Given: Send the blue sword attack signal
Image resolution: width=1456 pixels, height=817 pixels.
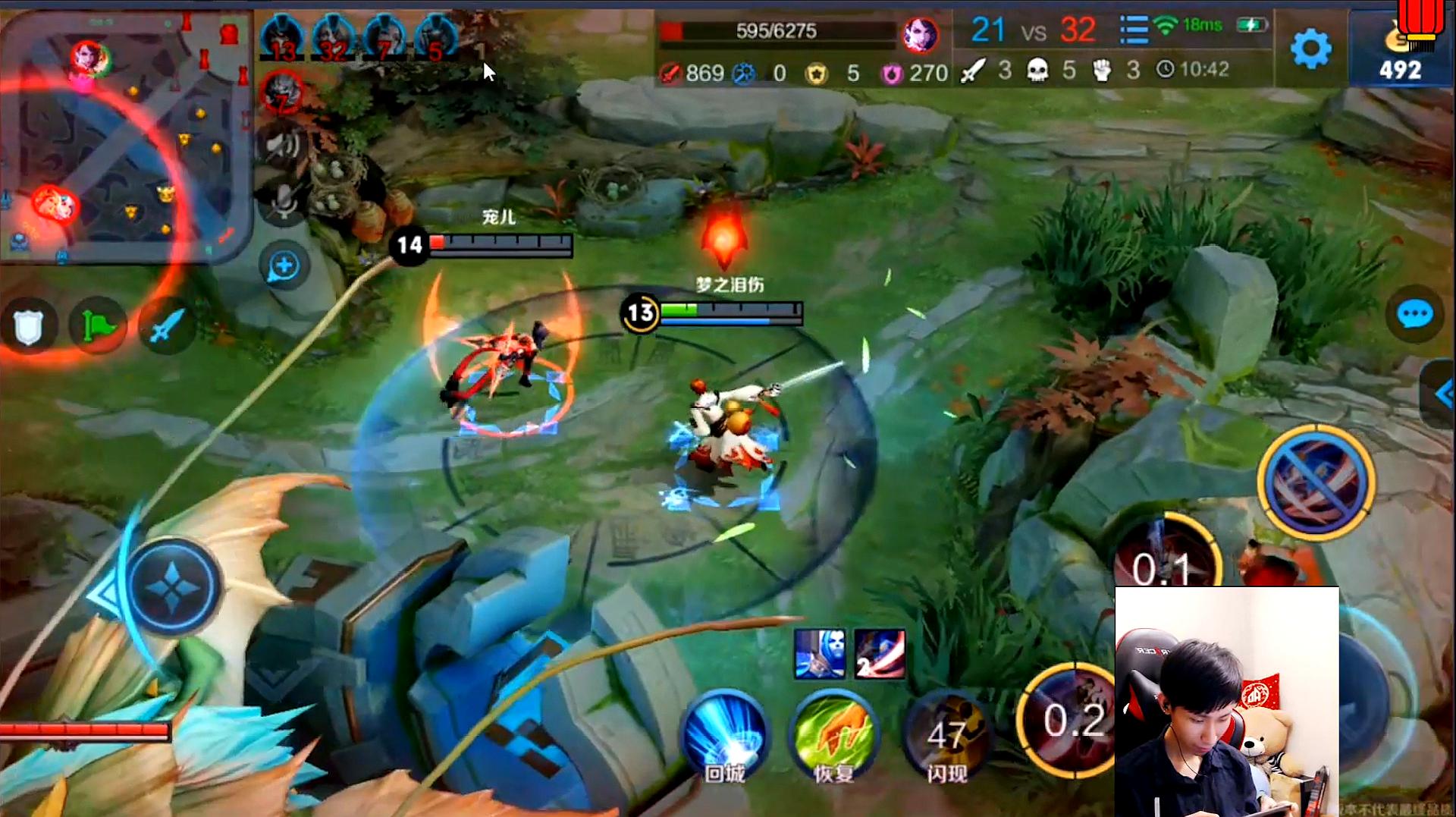Looking at the screenshot, I should (x=166, y=326).
